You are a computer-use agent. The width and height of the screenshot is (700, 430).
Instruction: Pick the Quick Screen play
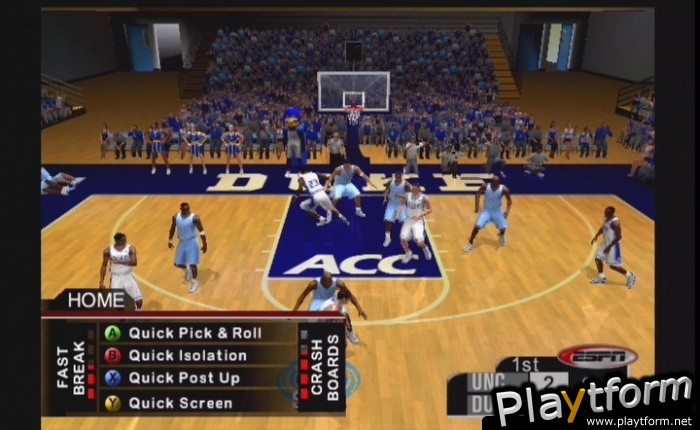click(x=180, y=403)
